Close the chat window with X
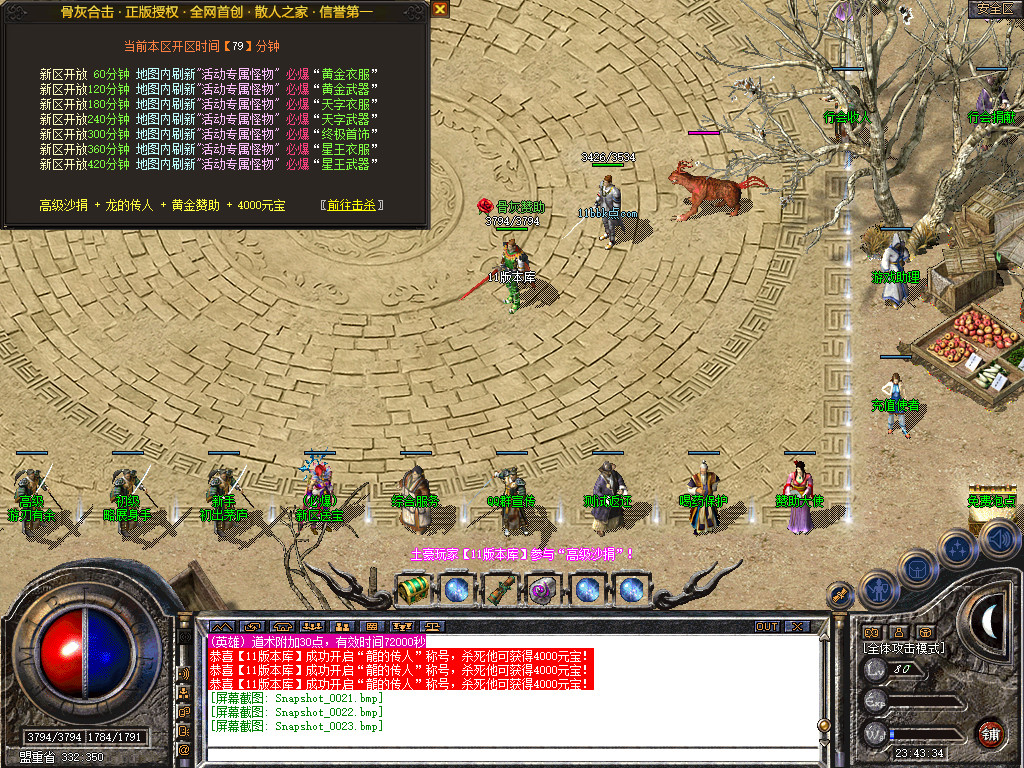The width and height of the screenshot is (1024, 768). pos(796,626)
